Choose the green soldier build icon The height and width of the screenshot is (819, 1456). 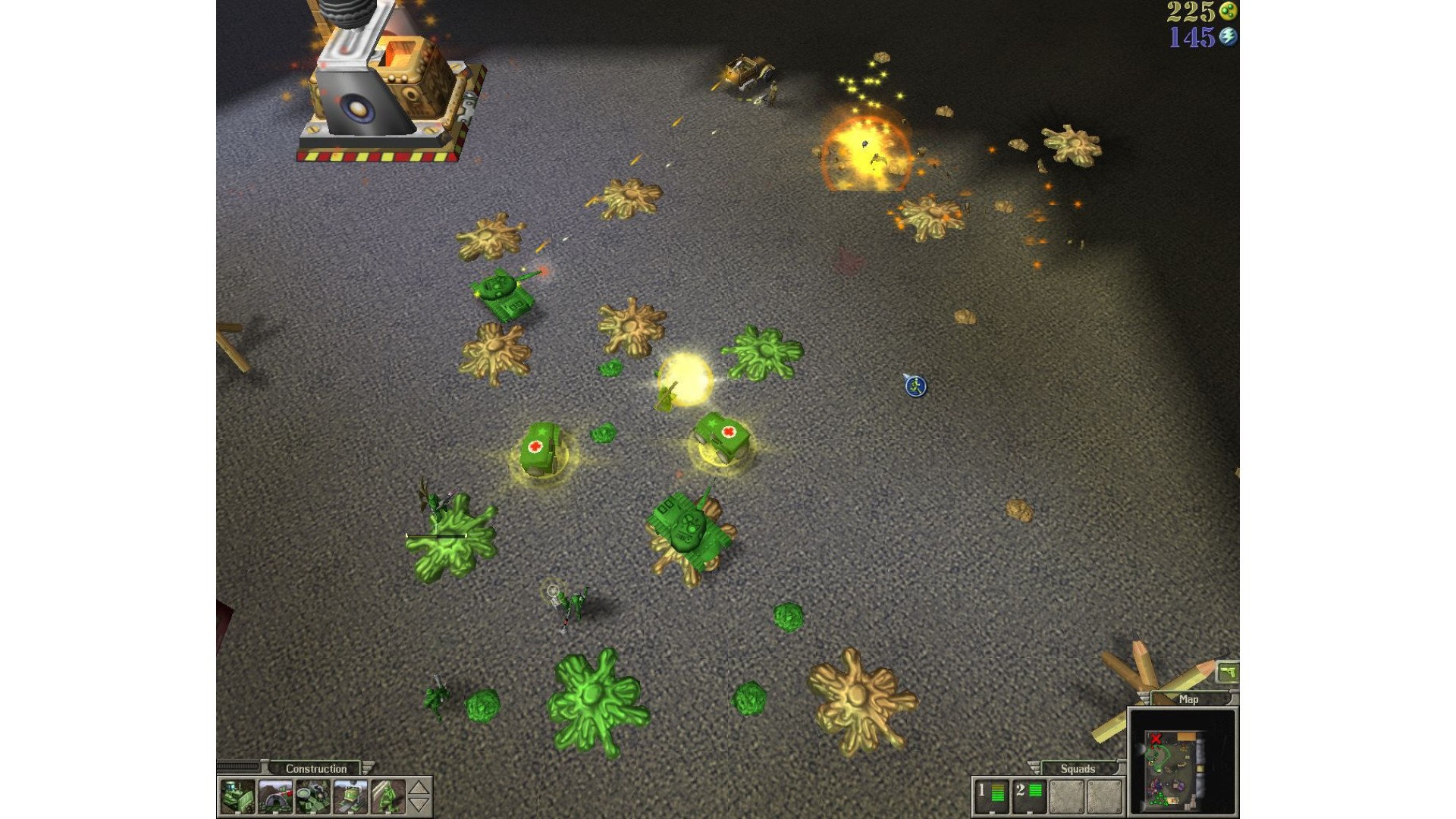click(388, 797)
